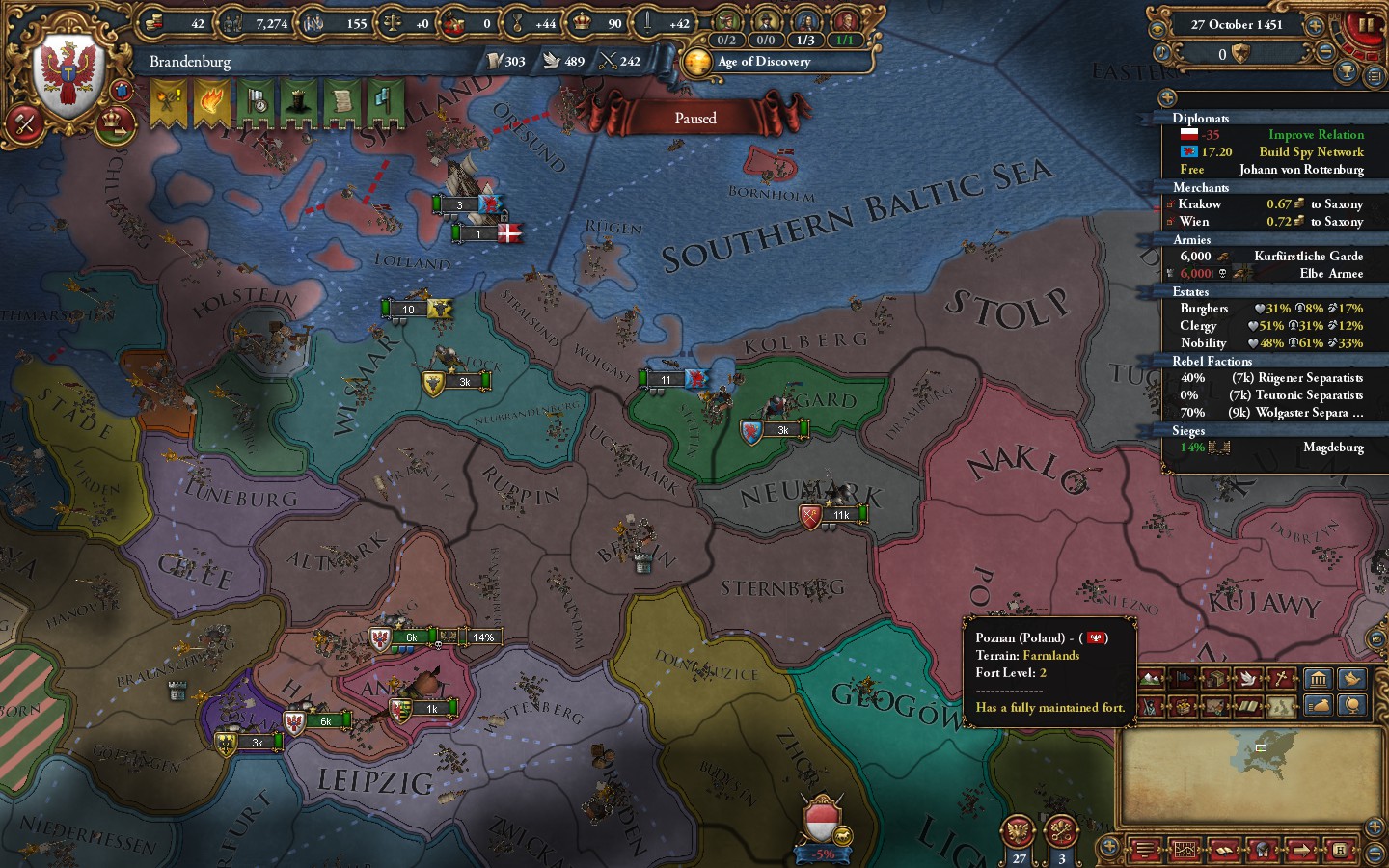The image size is (1389, 868).
Task: Open the religious mapmode with the cross icon
Action: (1279, 678)
